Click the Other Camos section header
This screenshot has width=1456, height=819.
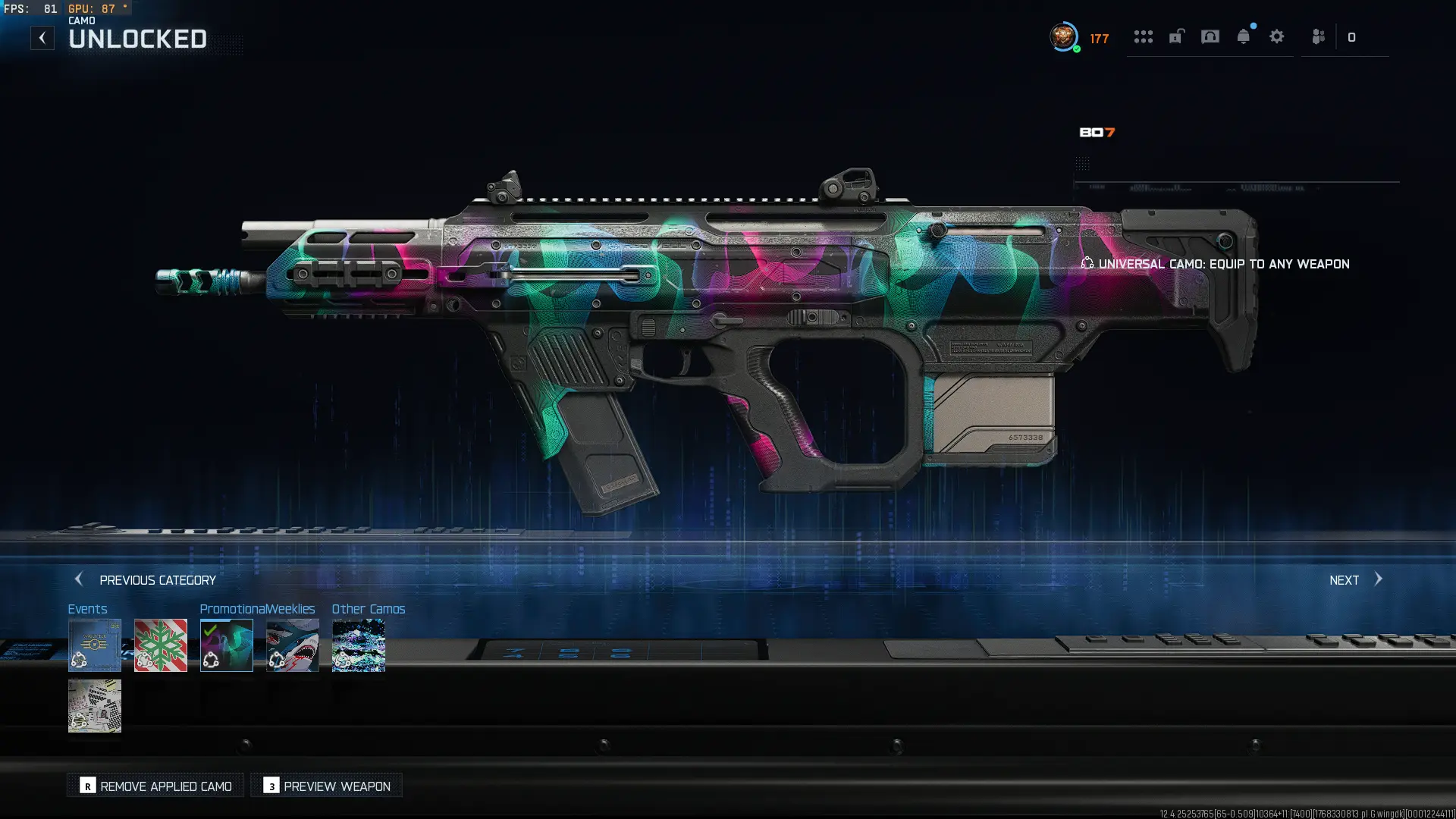pyautogui.click(x=369, y=609)
